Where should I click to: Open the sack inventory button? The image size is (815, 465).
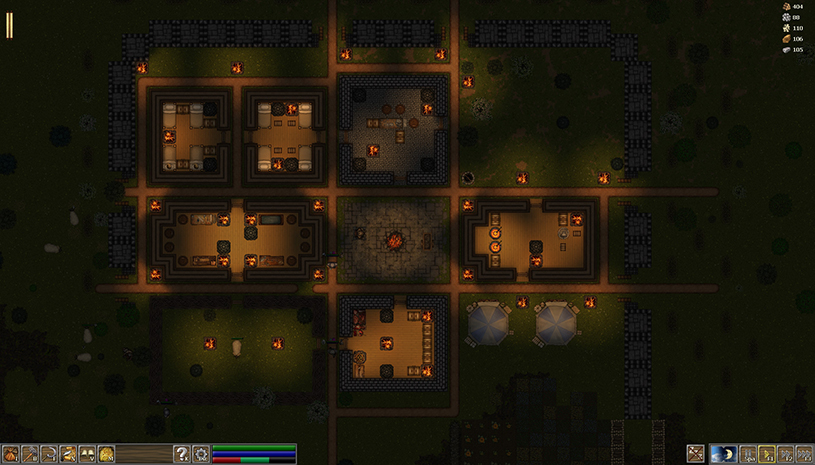10,454
